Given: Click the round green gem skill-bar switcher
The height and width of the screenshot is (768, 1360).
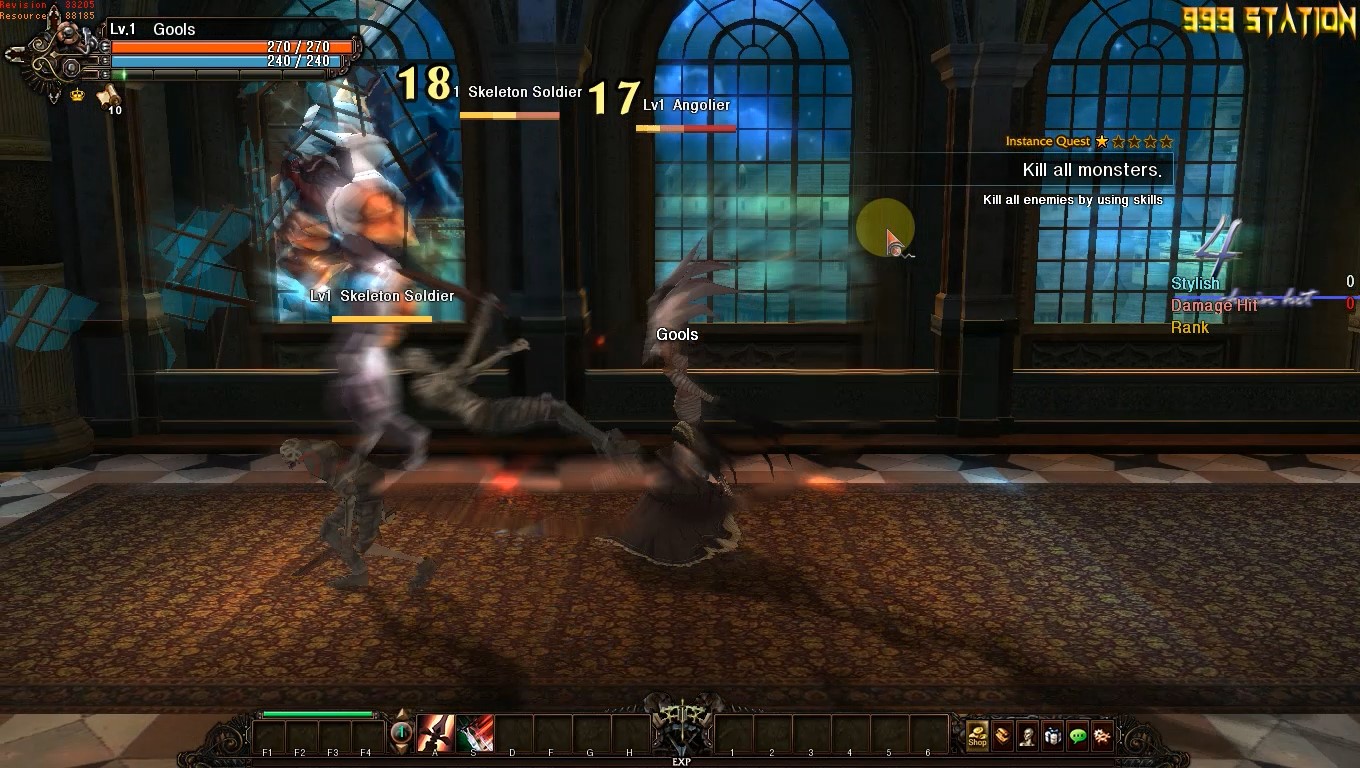Looking at the screenshot, I should [x=401, y=733].
